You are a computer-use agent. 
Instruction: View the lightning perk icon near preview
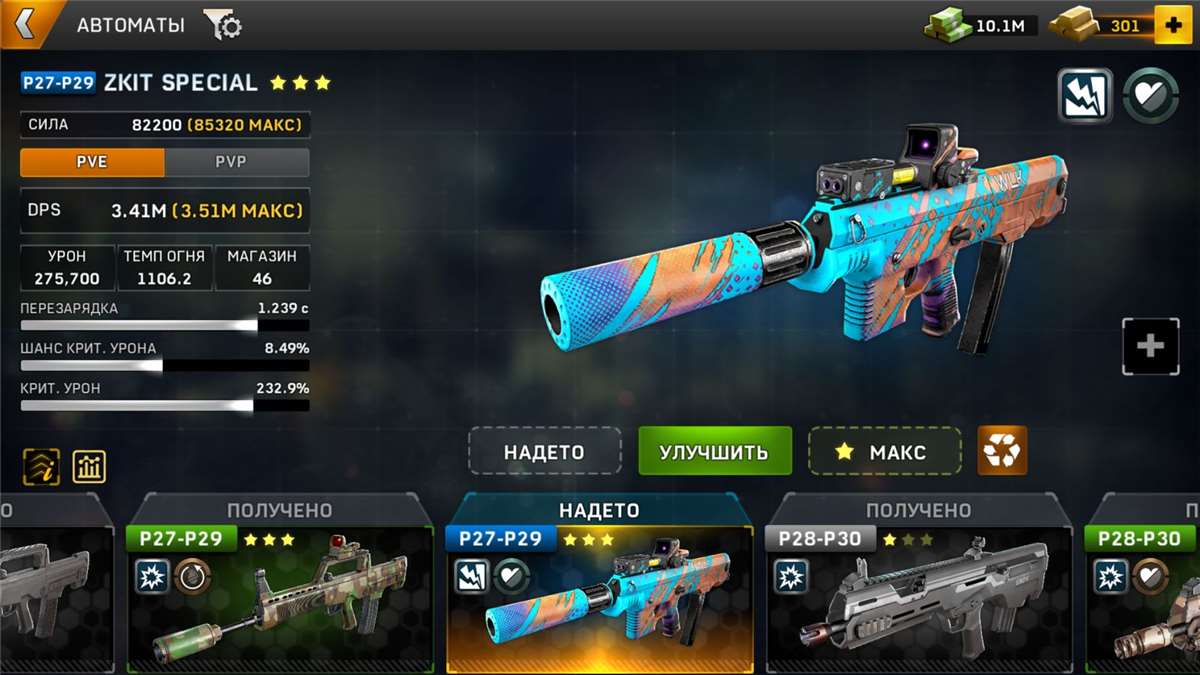coord(1085,96)
